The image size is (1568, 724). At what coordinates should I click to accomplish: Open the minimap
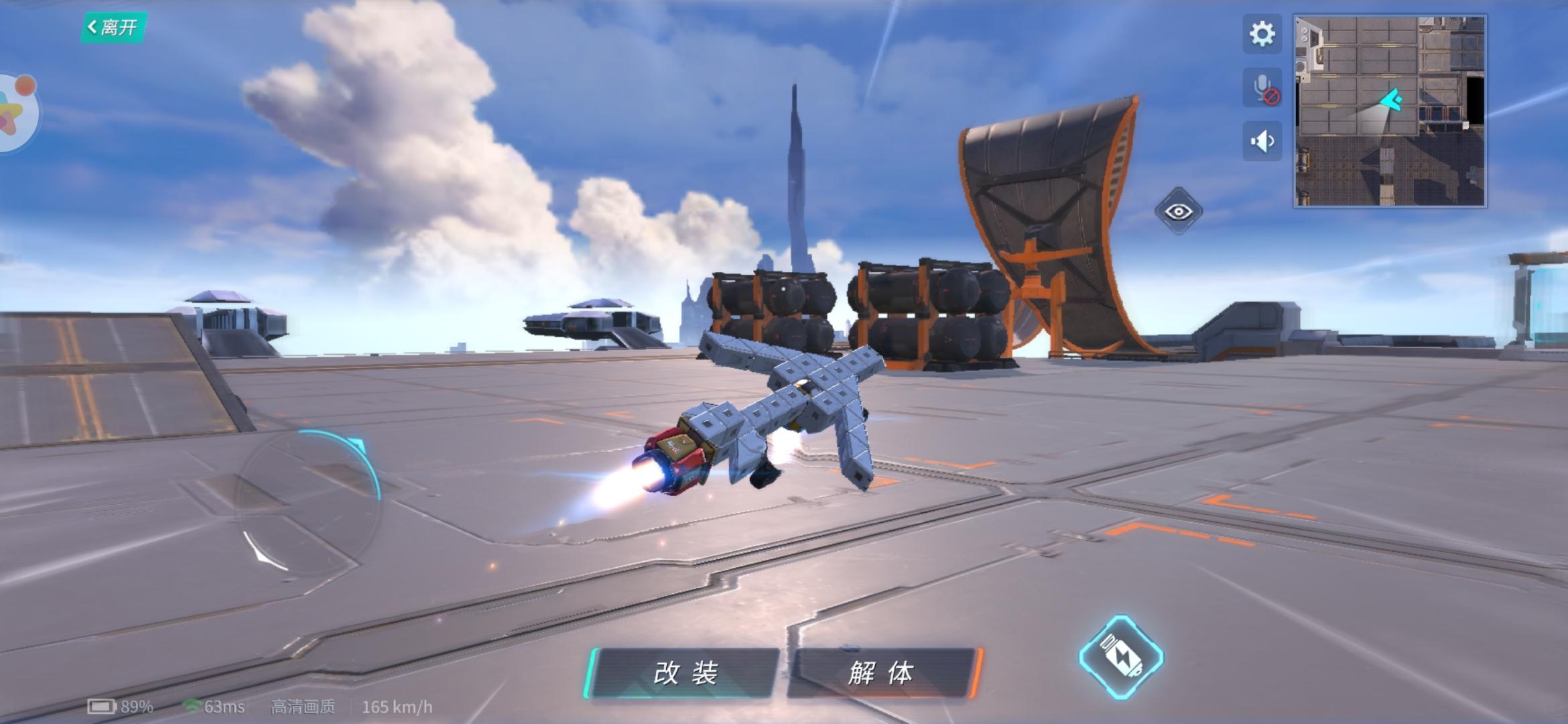(x=1390, y=111)
